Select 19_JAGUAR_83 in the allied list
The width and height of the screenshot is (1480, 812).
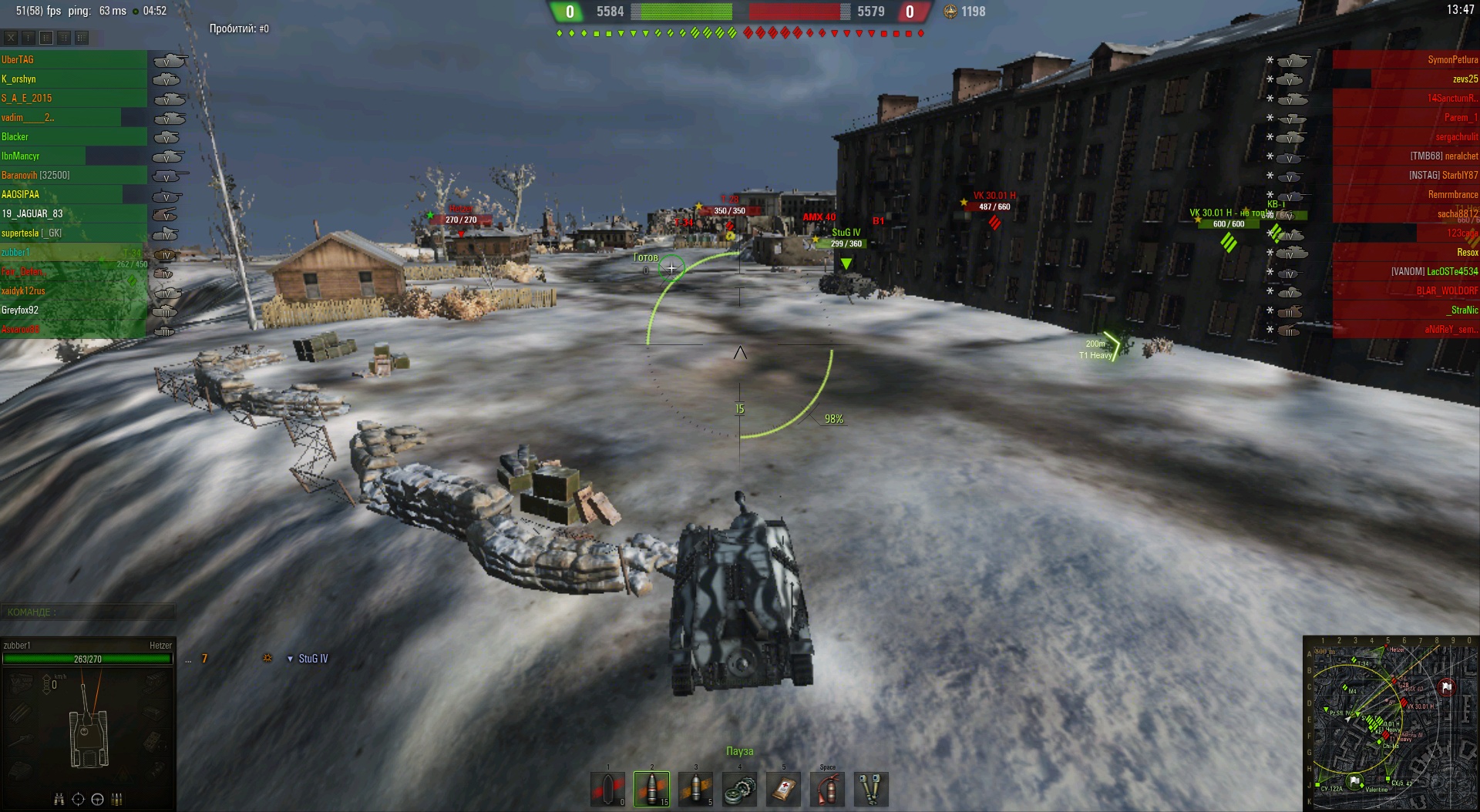pos(32,213)
